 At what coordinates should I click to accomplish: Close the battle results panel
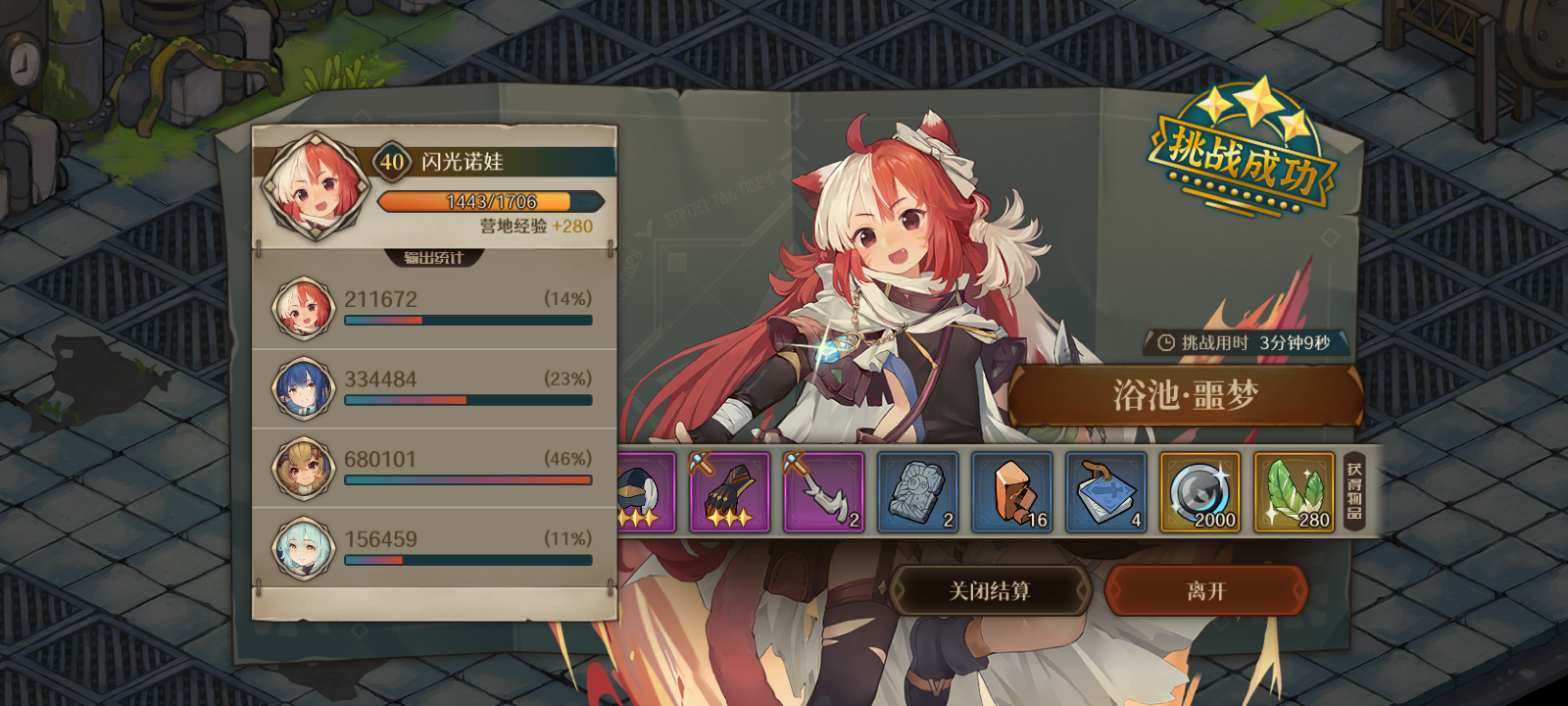coord(990,590)
